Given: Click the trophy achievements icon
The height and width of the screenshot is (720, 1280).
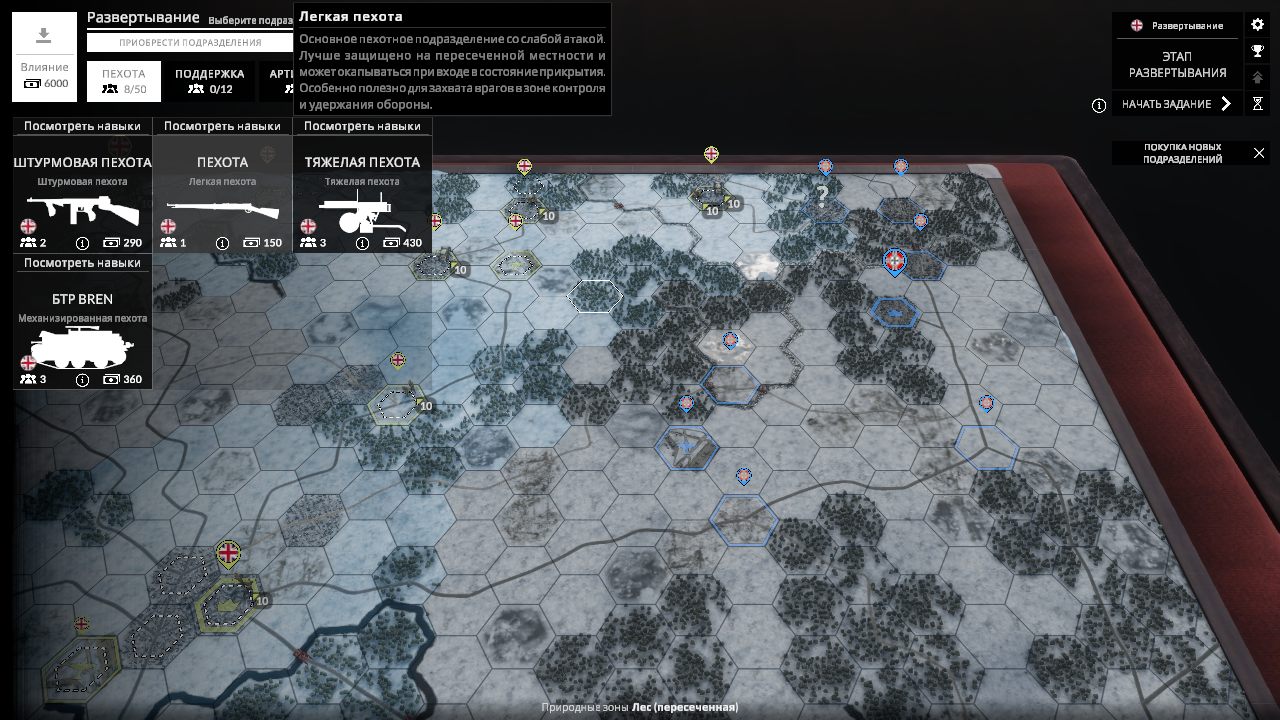Looking at the screenshot, I should (1256, 49).
